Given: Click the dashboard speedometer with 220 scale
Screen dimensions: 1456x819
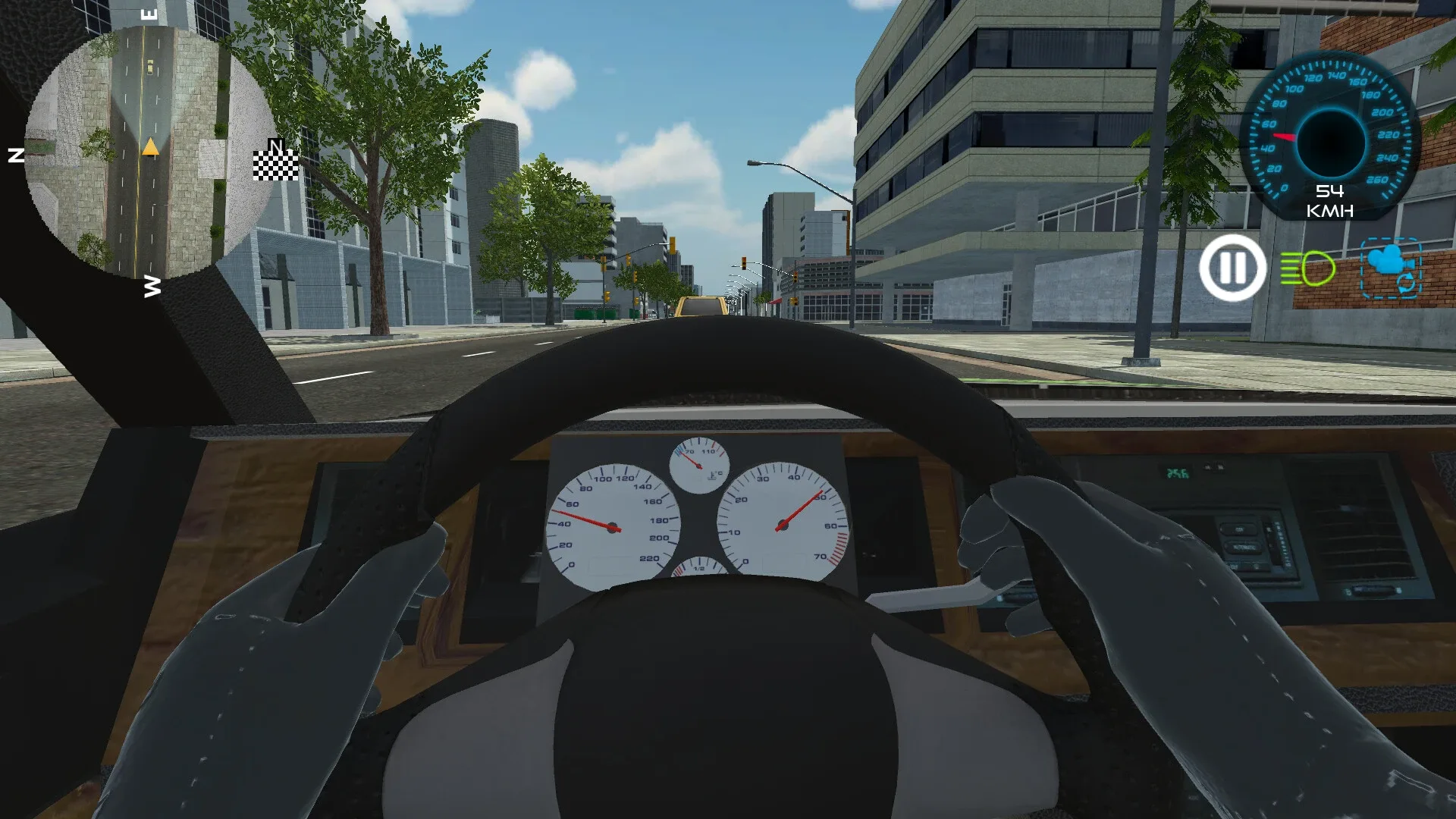Looking at the screenshot, I should pos(613,523).
